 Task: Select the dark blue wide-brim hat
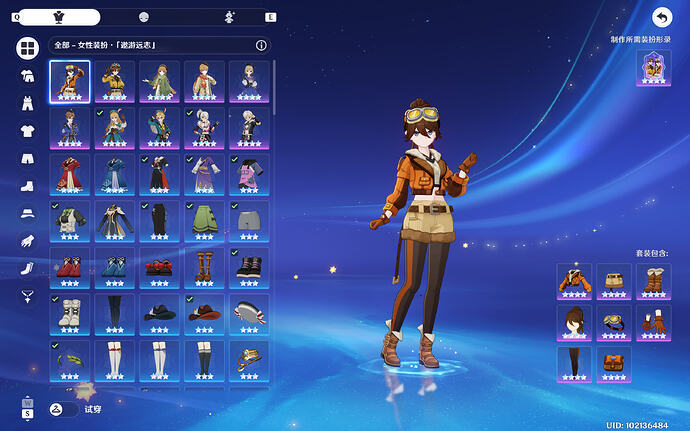coord(159,312)
